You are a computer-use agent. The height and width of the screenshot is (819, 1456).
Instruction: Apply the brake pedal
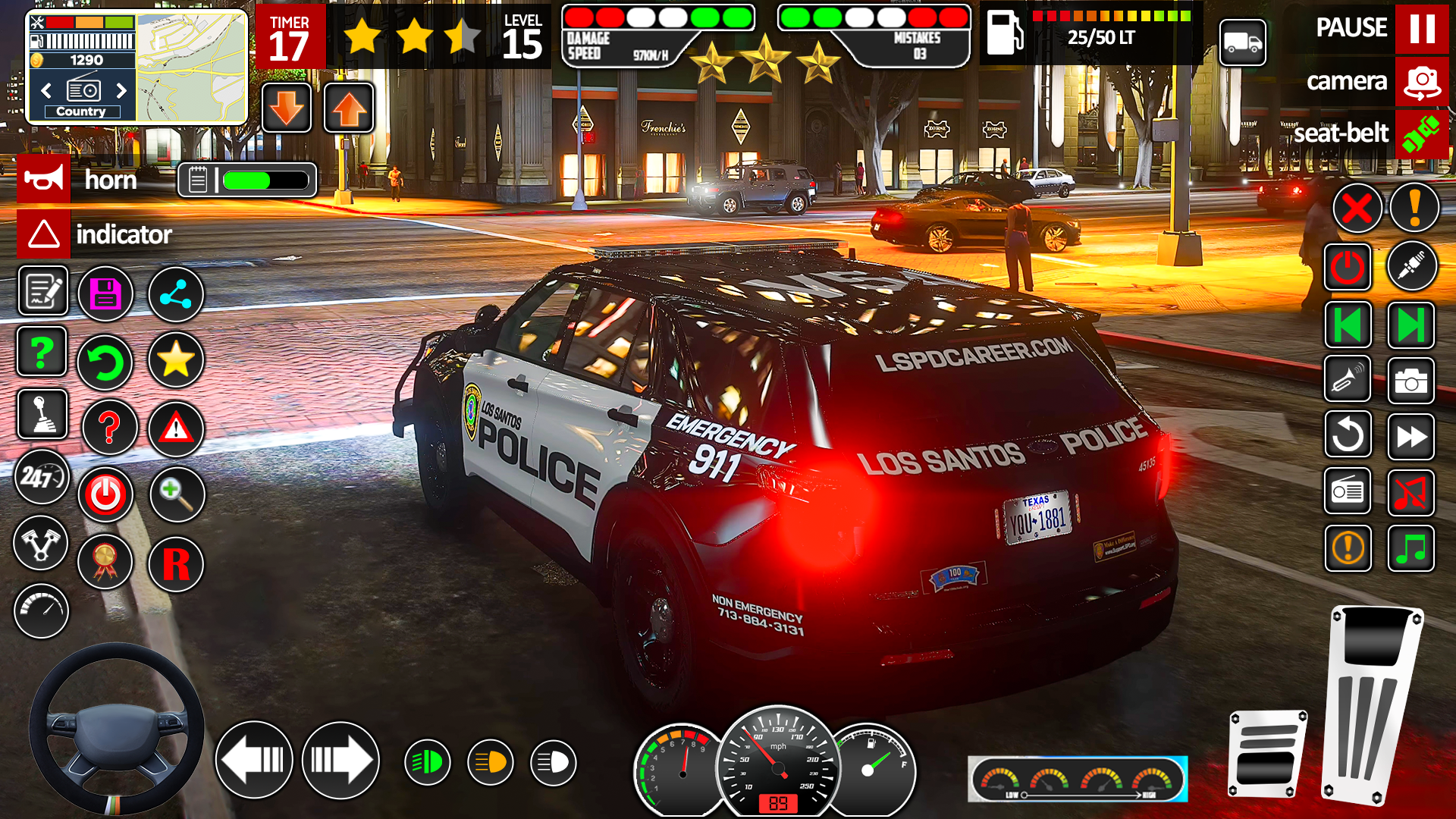point(1267,754)
